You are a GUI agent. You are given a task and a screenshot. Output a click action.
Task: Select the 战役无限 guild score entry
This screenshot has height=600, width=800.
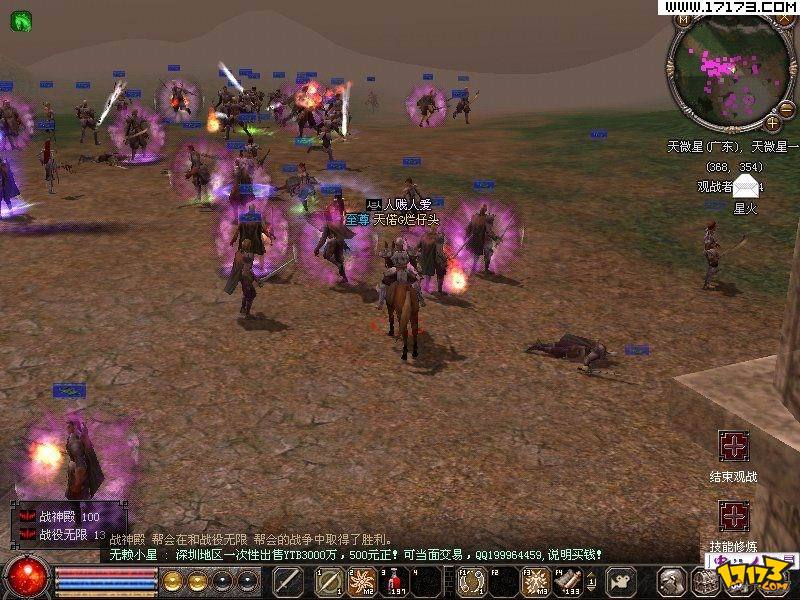click(x=62, y=535)
